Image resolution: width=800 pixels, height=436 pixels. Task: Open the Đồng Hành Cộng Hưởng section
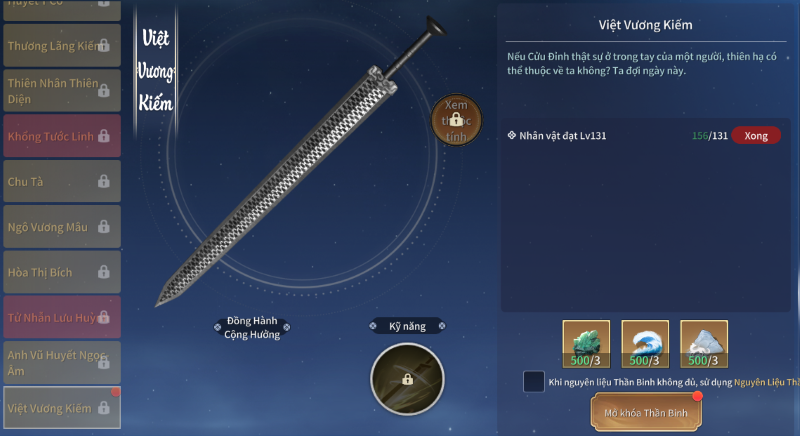[252, 329]
